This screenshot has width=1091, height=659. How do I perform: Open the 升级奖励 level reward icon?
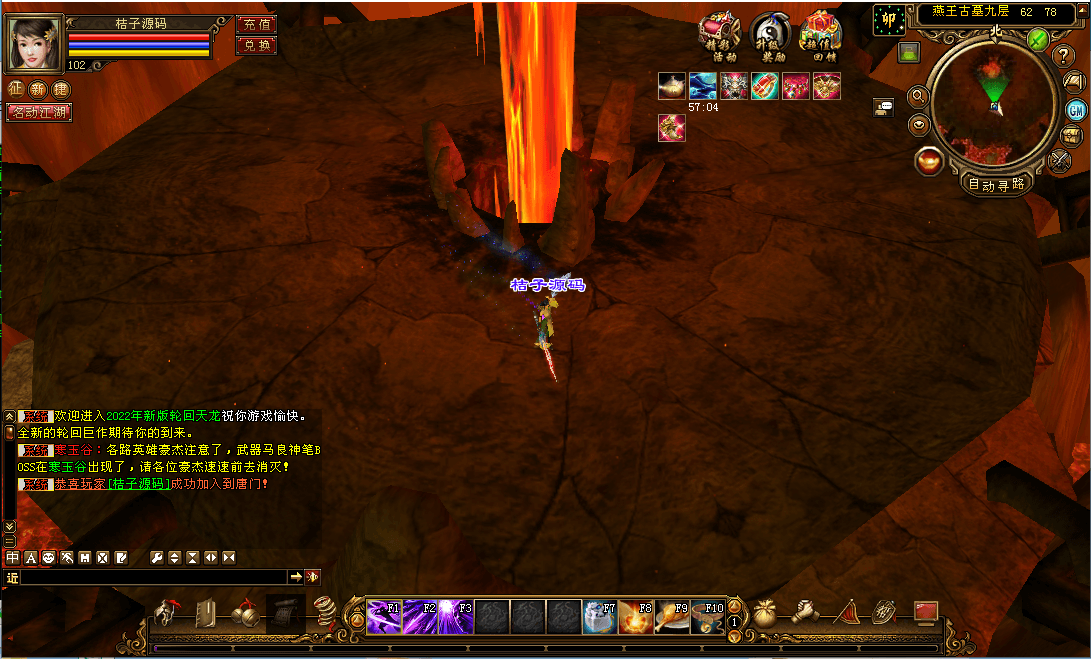pyautogui.click(x=769, y=38)
